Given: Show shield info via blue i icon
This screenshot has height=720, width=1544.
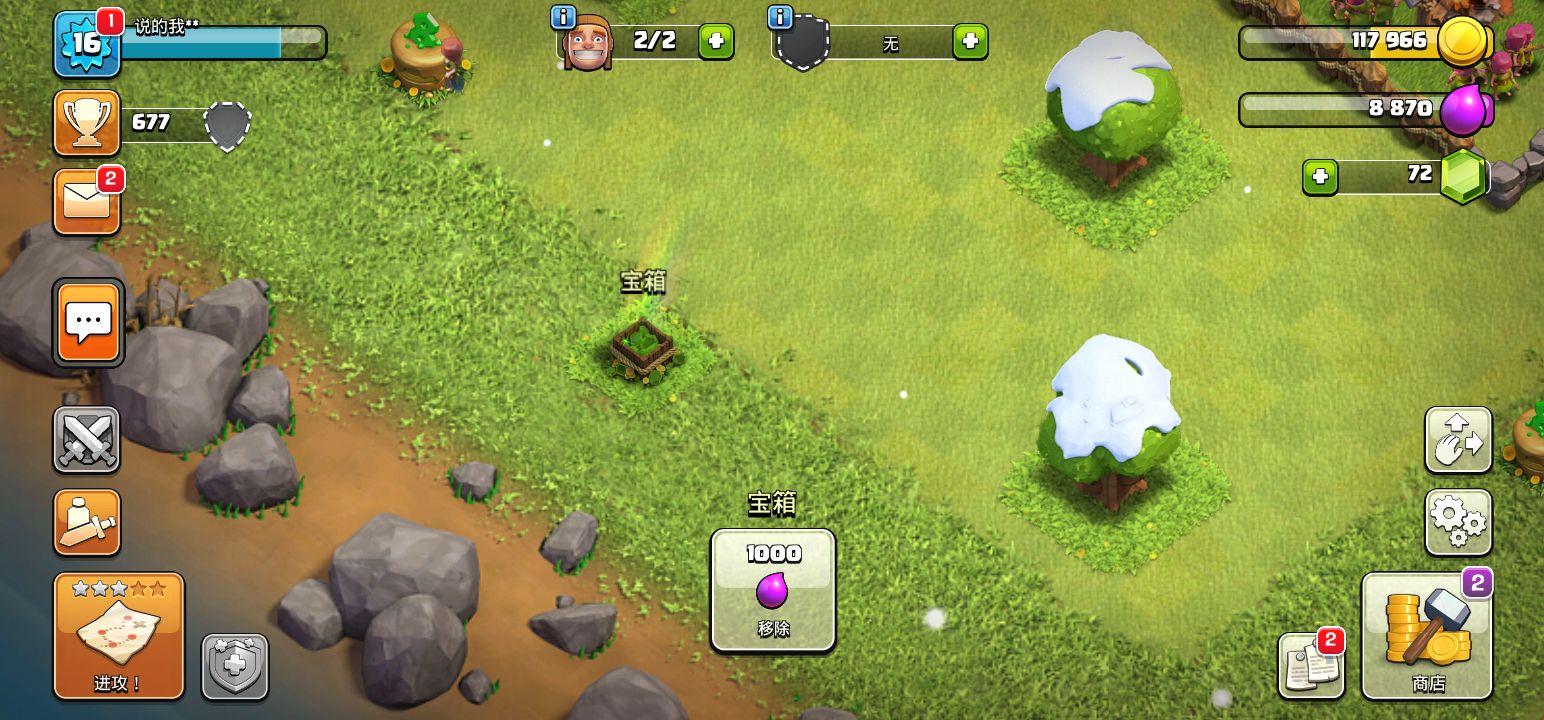Looking at the screenshot, I should click(x=780, y=17).
